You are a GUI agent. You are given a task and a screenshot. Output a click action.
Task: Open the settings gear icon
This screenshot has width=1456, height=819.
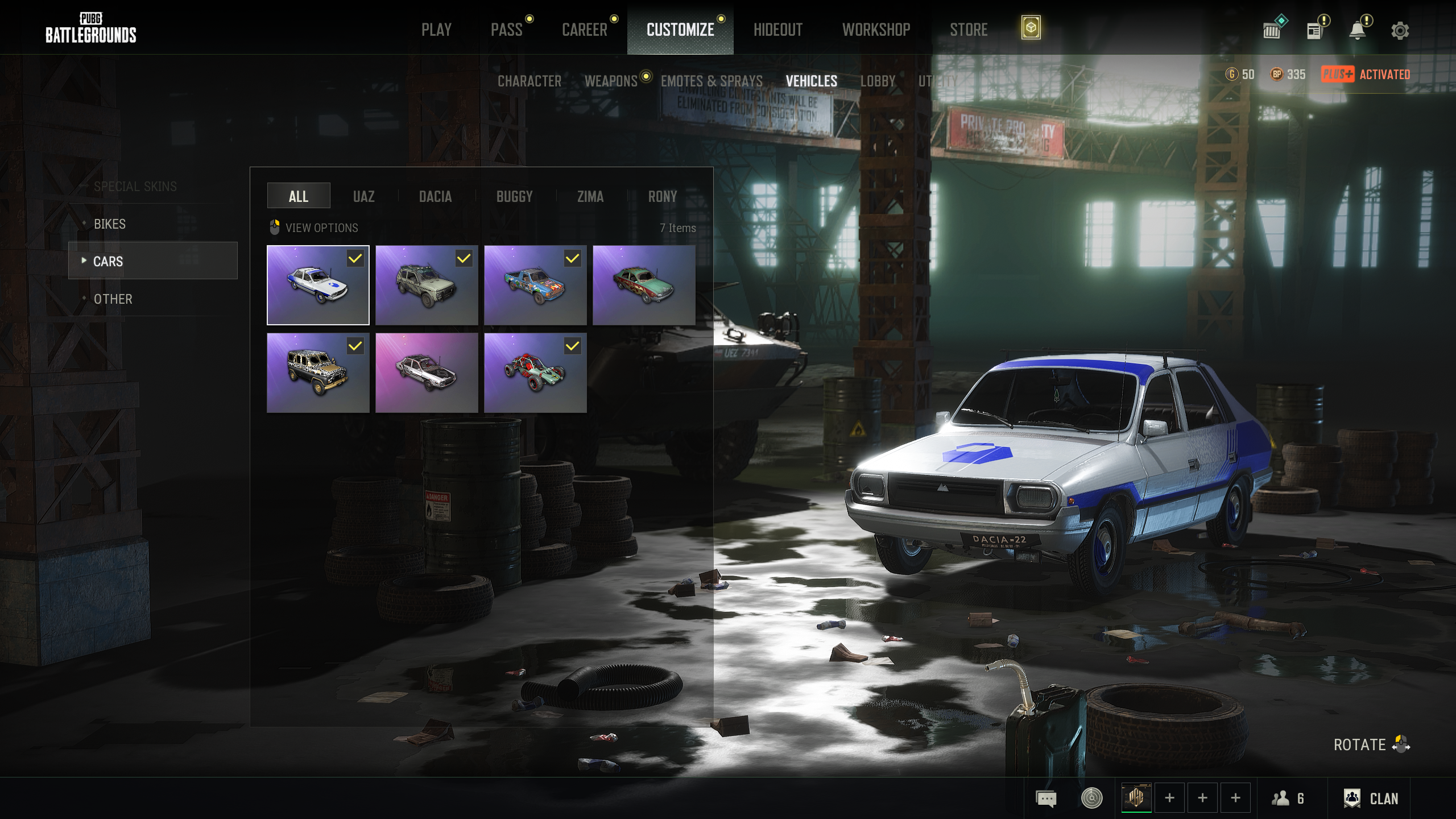1400,31
